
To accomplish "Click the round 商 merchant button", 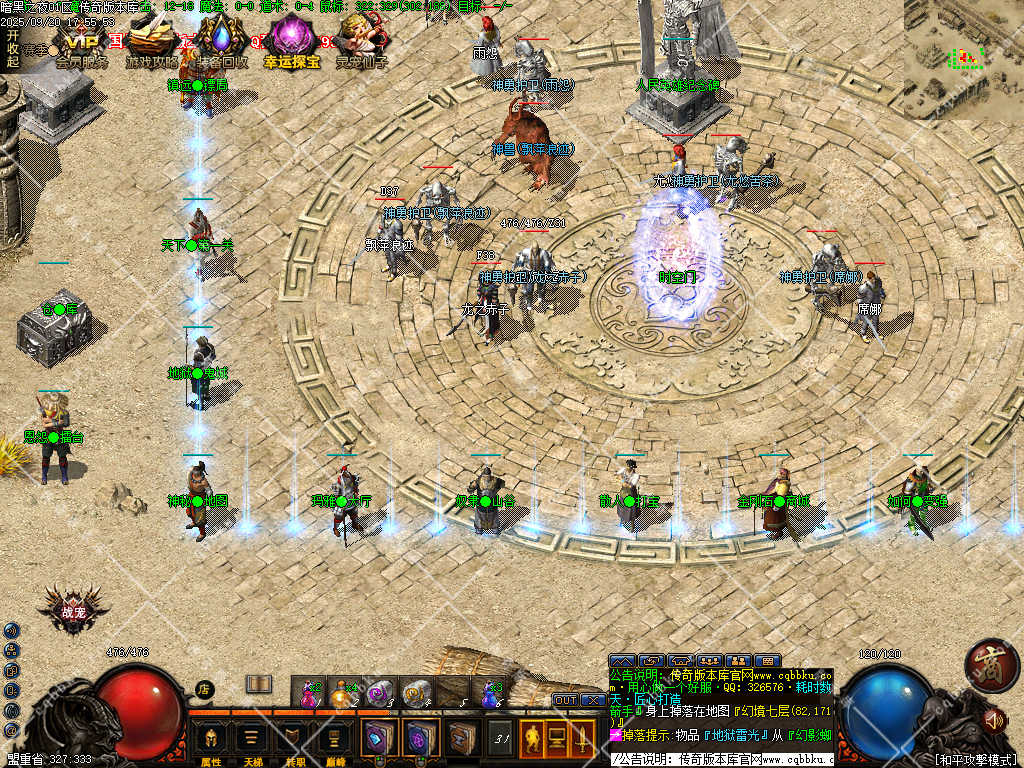I will [x=990, y=665].
